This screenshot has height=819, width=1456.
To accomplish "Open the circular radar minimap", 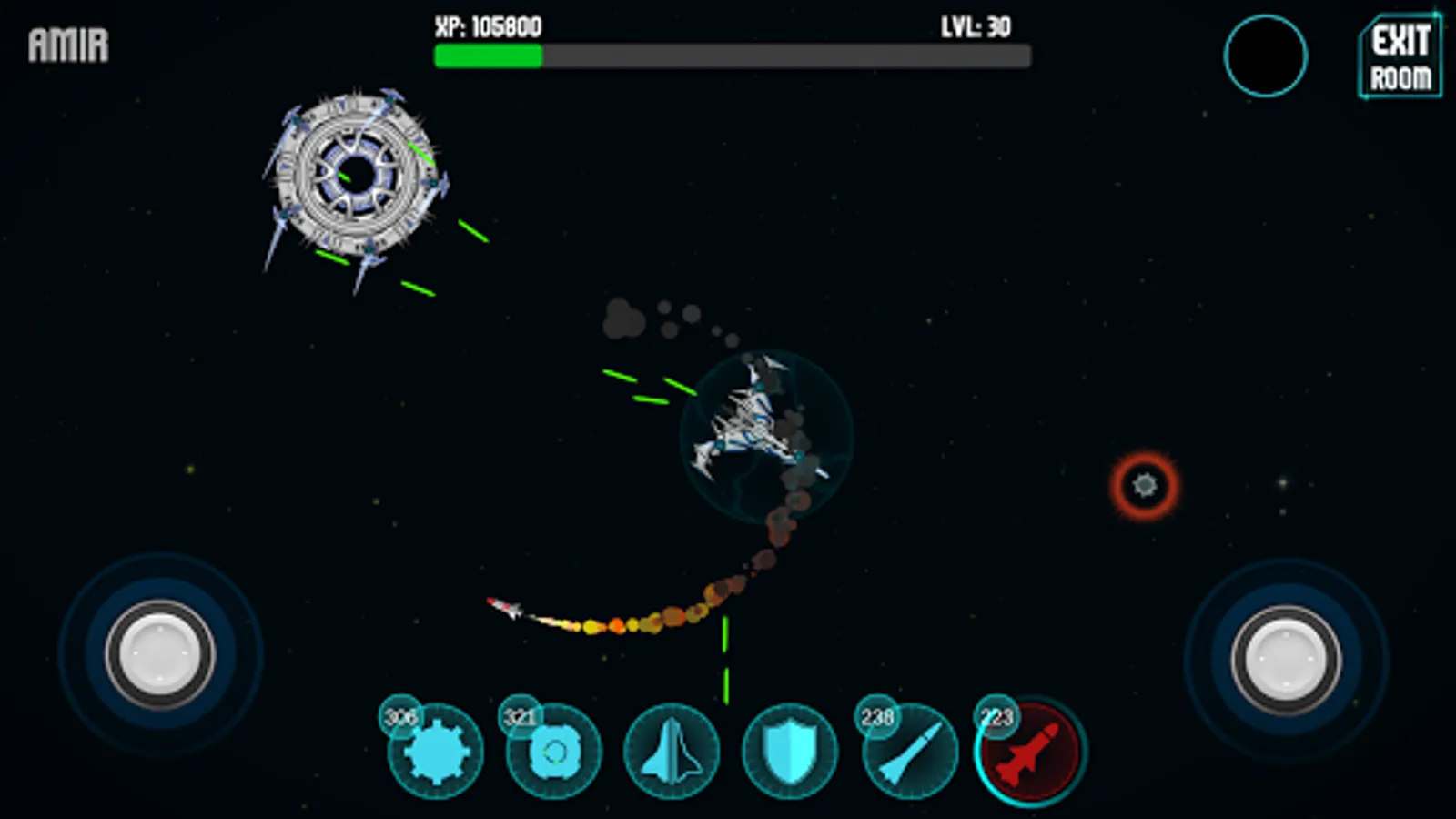I will (1265, 56).
